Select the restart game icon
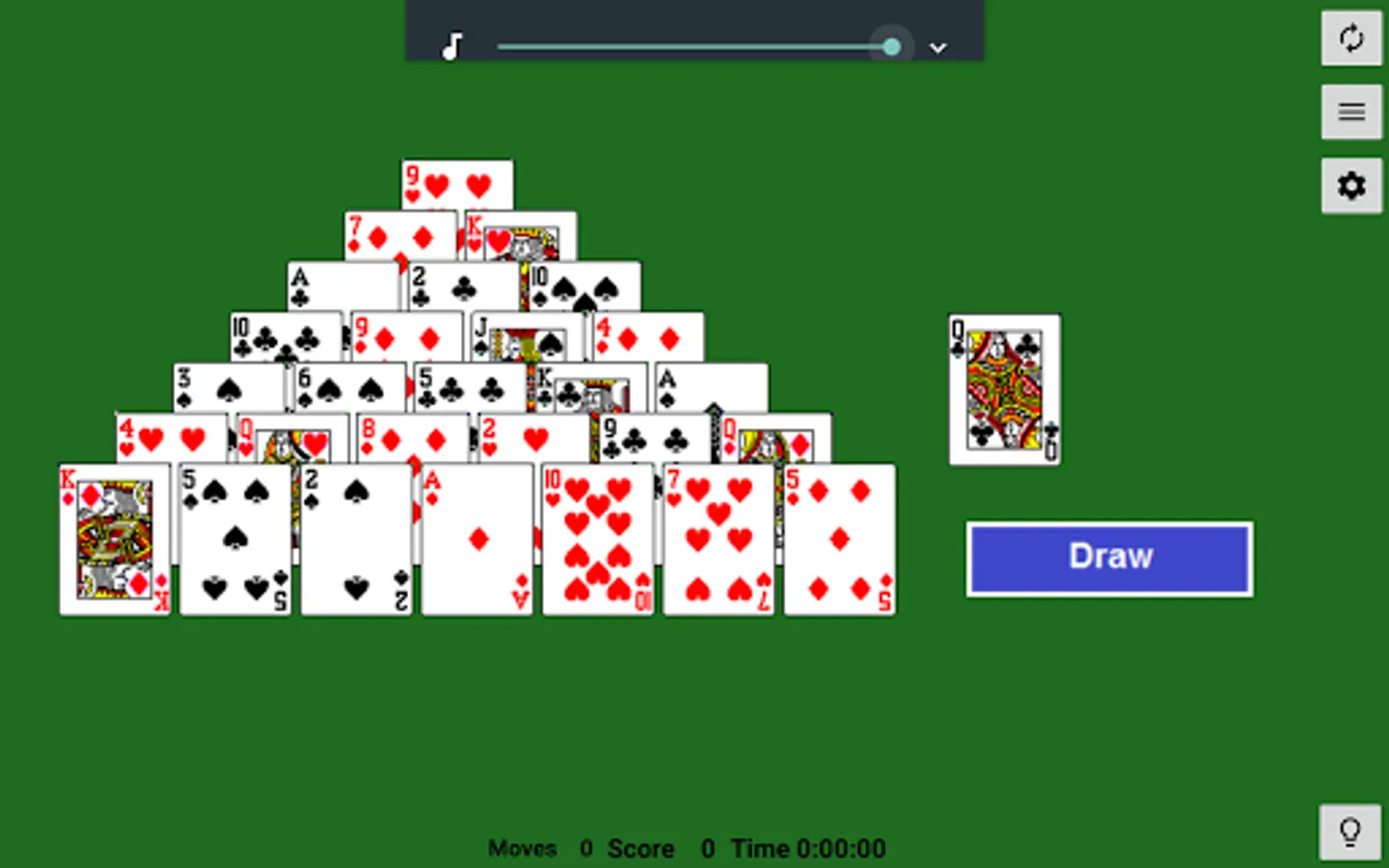This screenshot has height=868, width=1389. point(1350,40)
